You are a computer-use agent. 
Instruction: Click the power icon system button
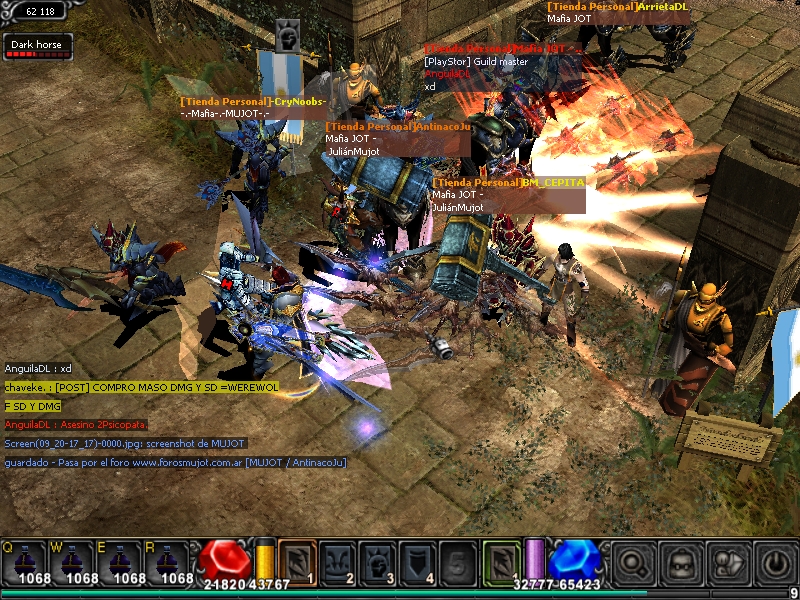coord(775,564)
